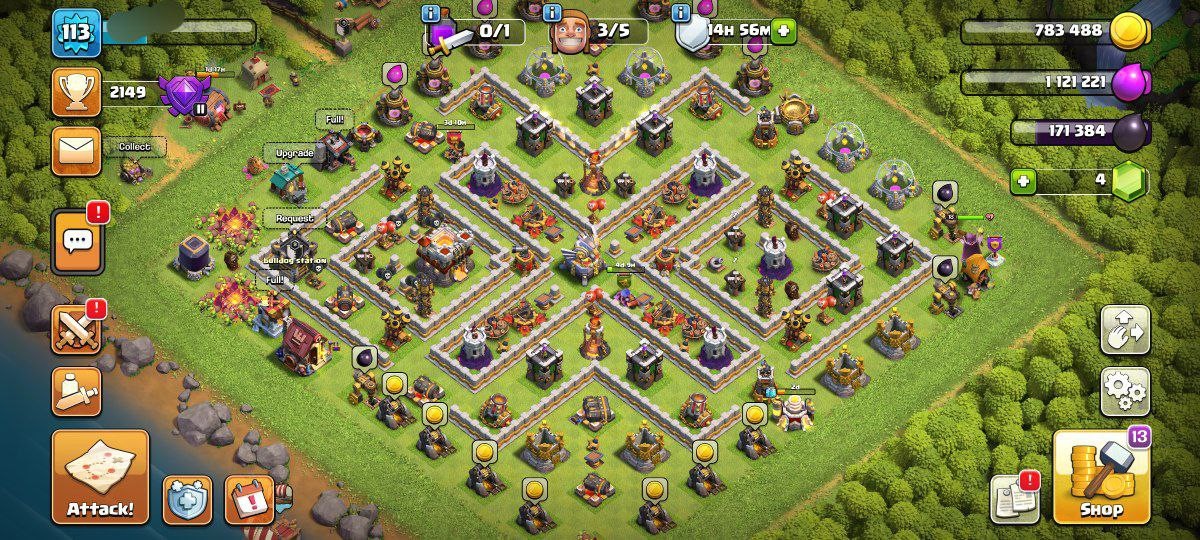
Task: Tap the Attack! map button
Action: click(100, 477)
